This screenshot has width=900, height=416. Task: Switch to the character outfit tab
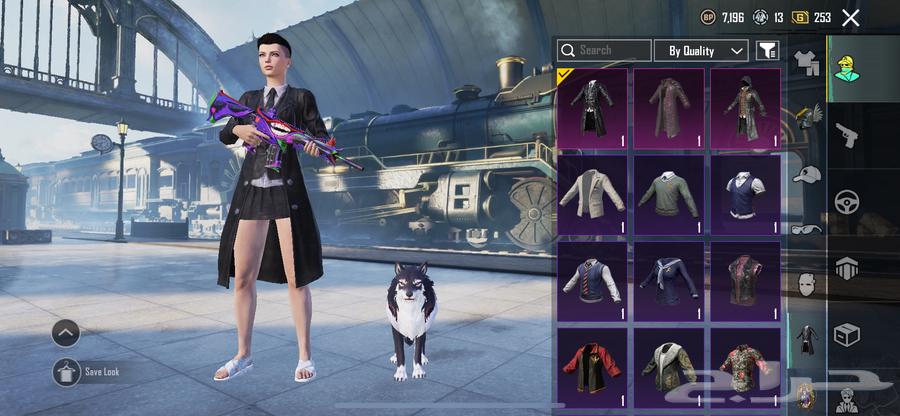[849, 68]
